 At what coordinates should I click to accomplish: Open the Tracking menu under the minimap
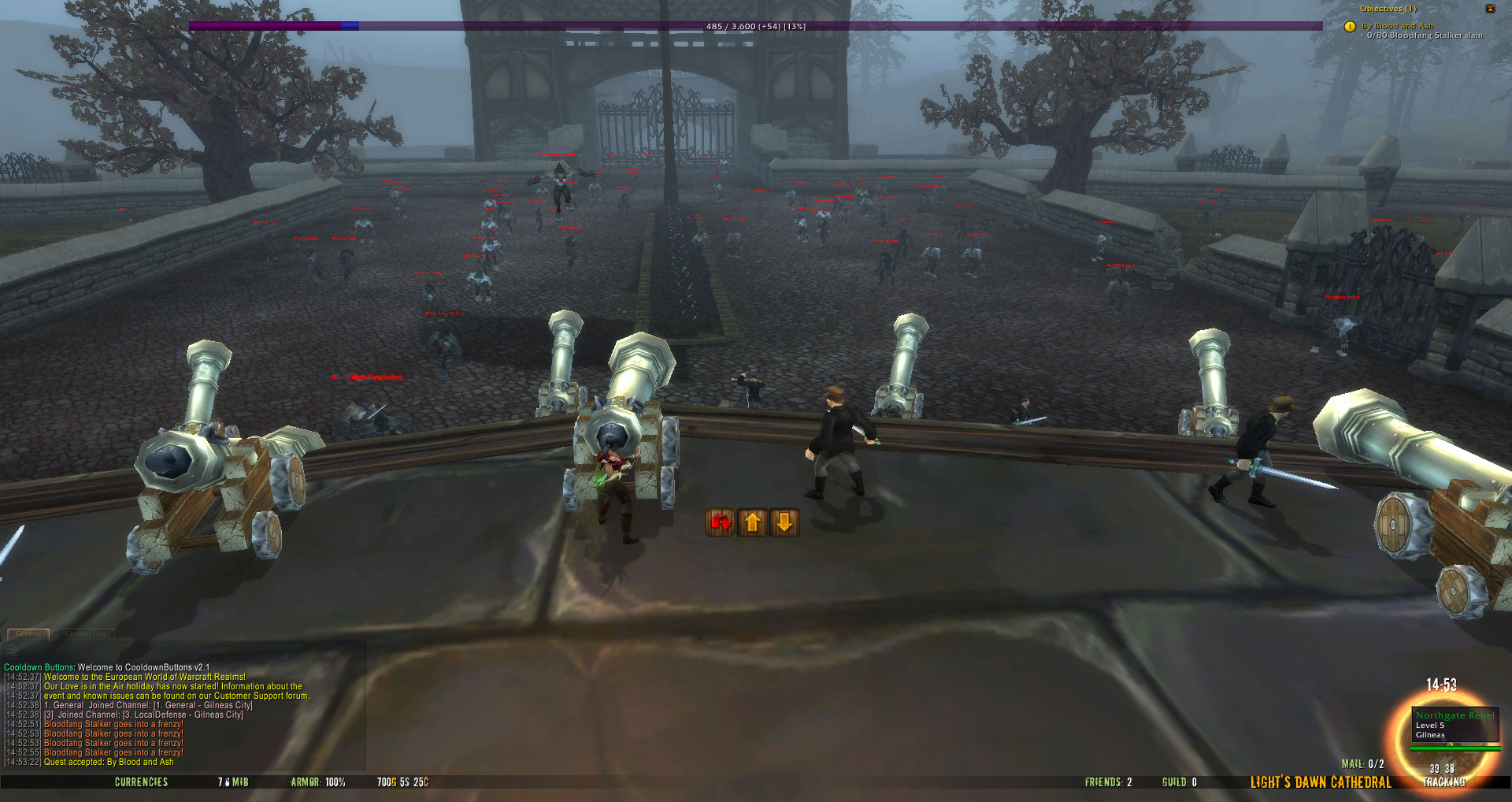tap(1444, 782)
